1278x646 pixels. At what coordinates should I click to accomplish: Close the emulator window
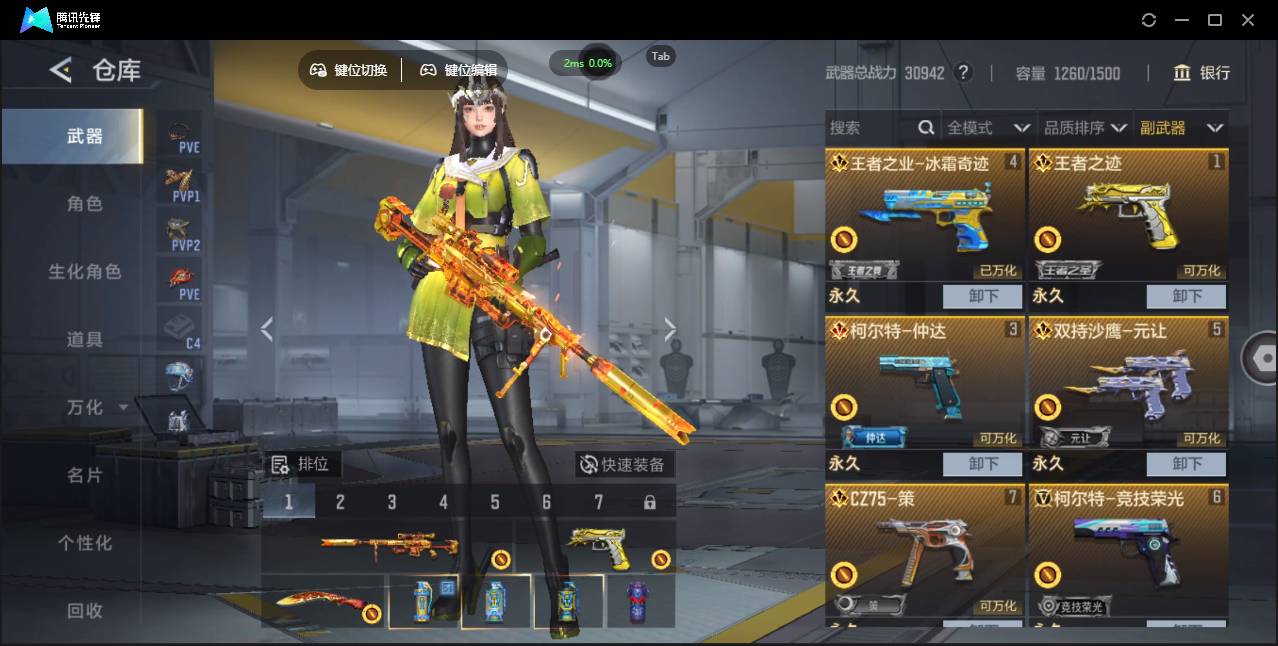(x=1248, y=20)
